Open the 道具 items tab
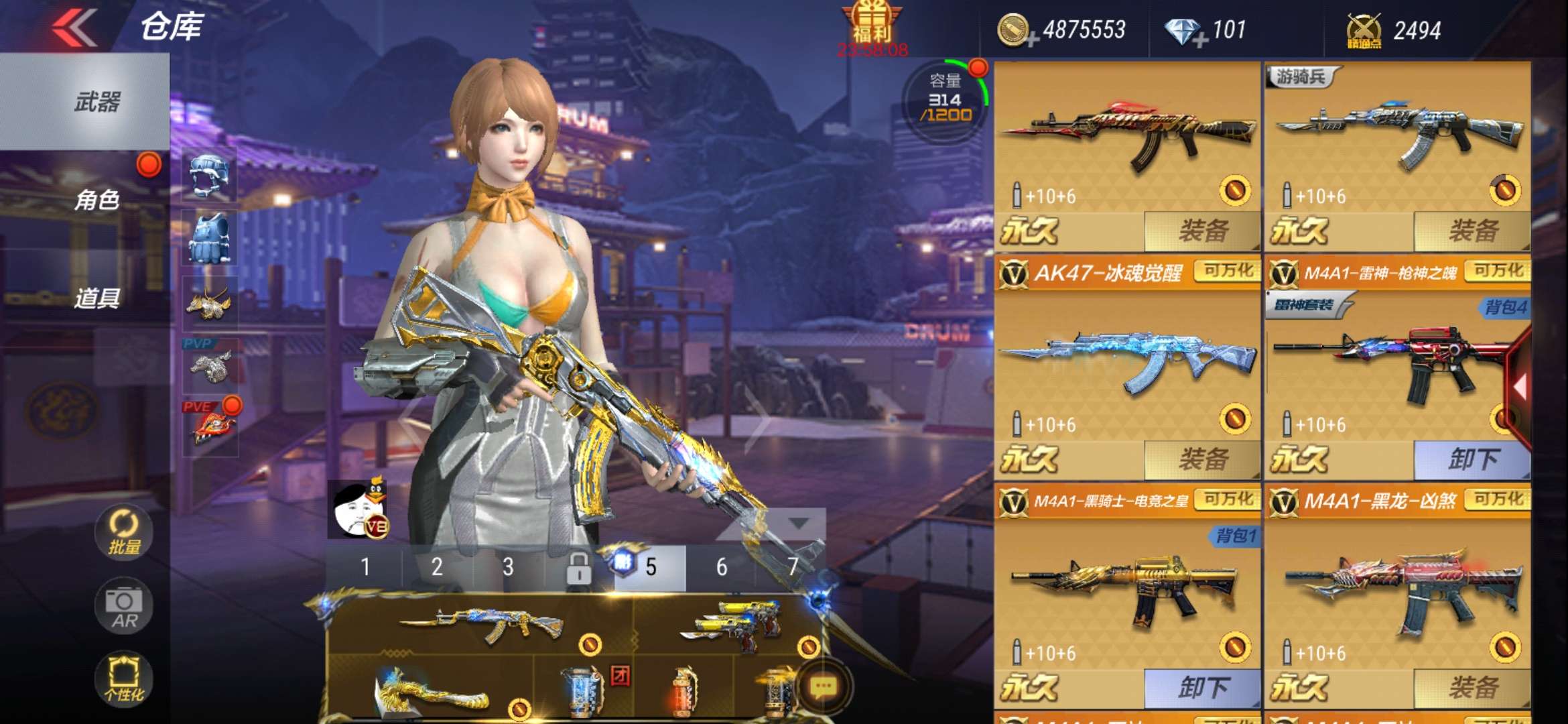Image resolution: width=1568 pixels, height=724 pixels. pyautogui.click(x=96, y=298)
